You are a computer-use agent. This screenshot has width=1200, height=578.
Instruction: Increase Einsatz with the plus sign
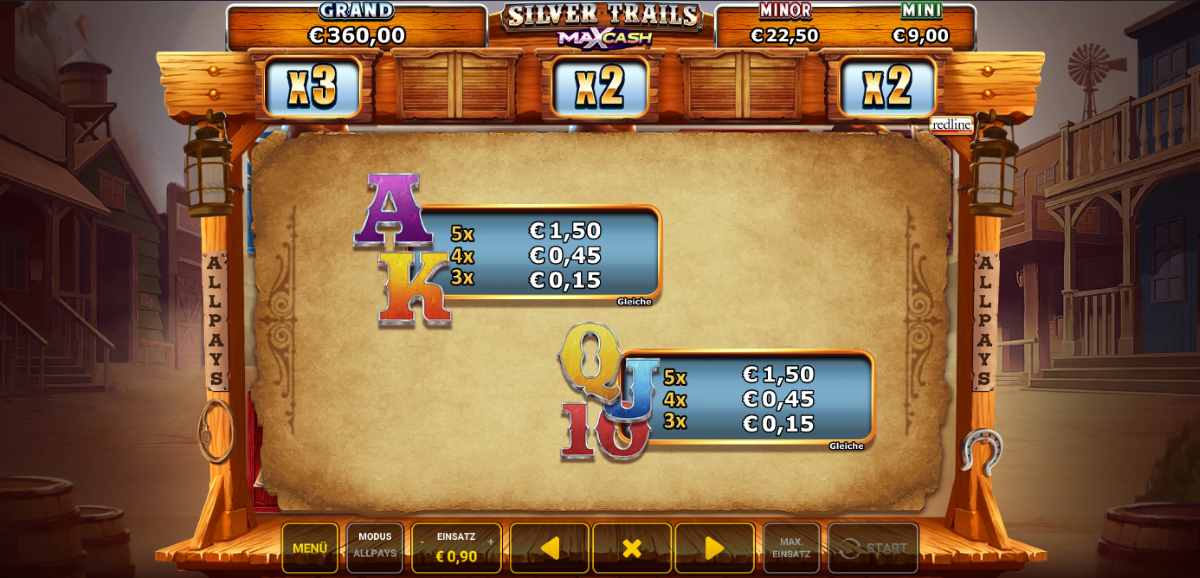pyautogui.click(x=490, y=541)
